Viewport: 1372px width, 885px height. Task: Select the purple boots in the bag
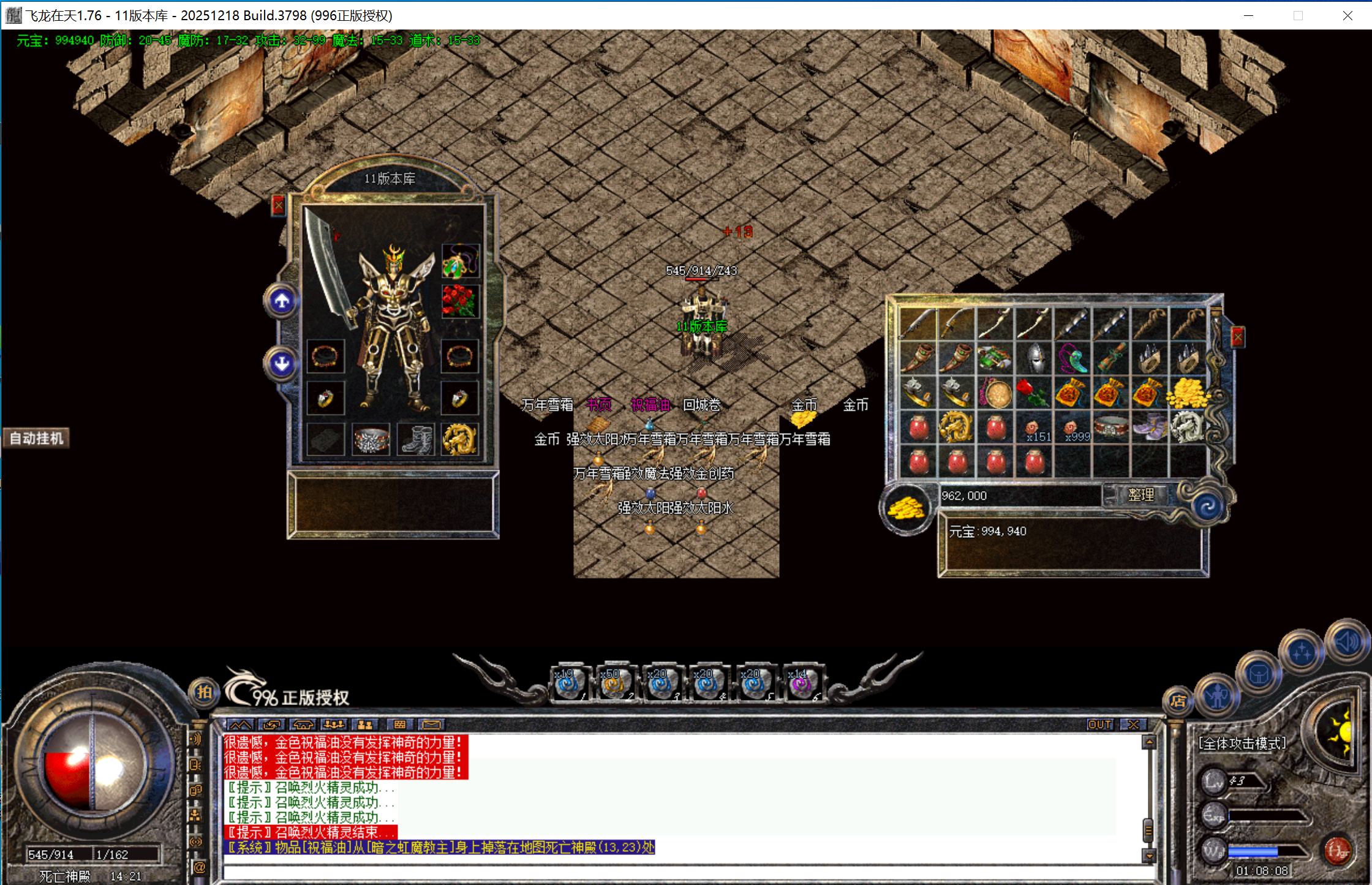coord(1150,427)
